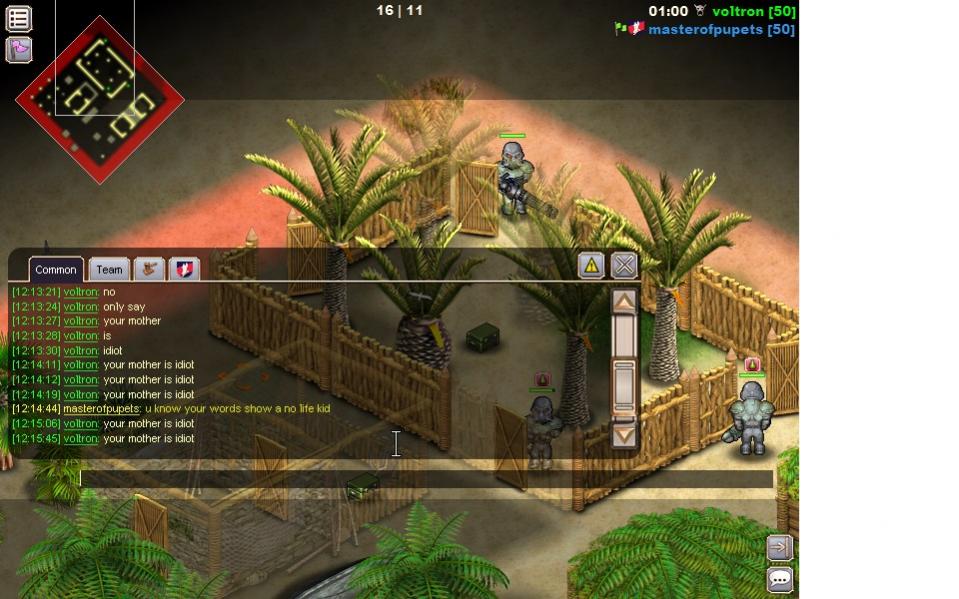Click the chat scroll up arrow
959x599 pixels.
click(624, 301)
